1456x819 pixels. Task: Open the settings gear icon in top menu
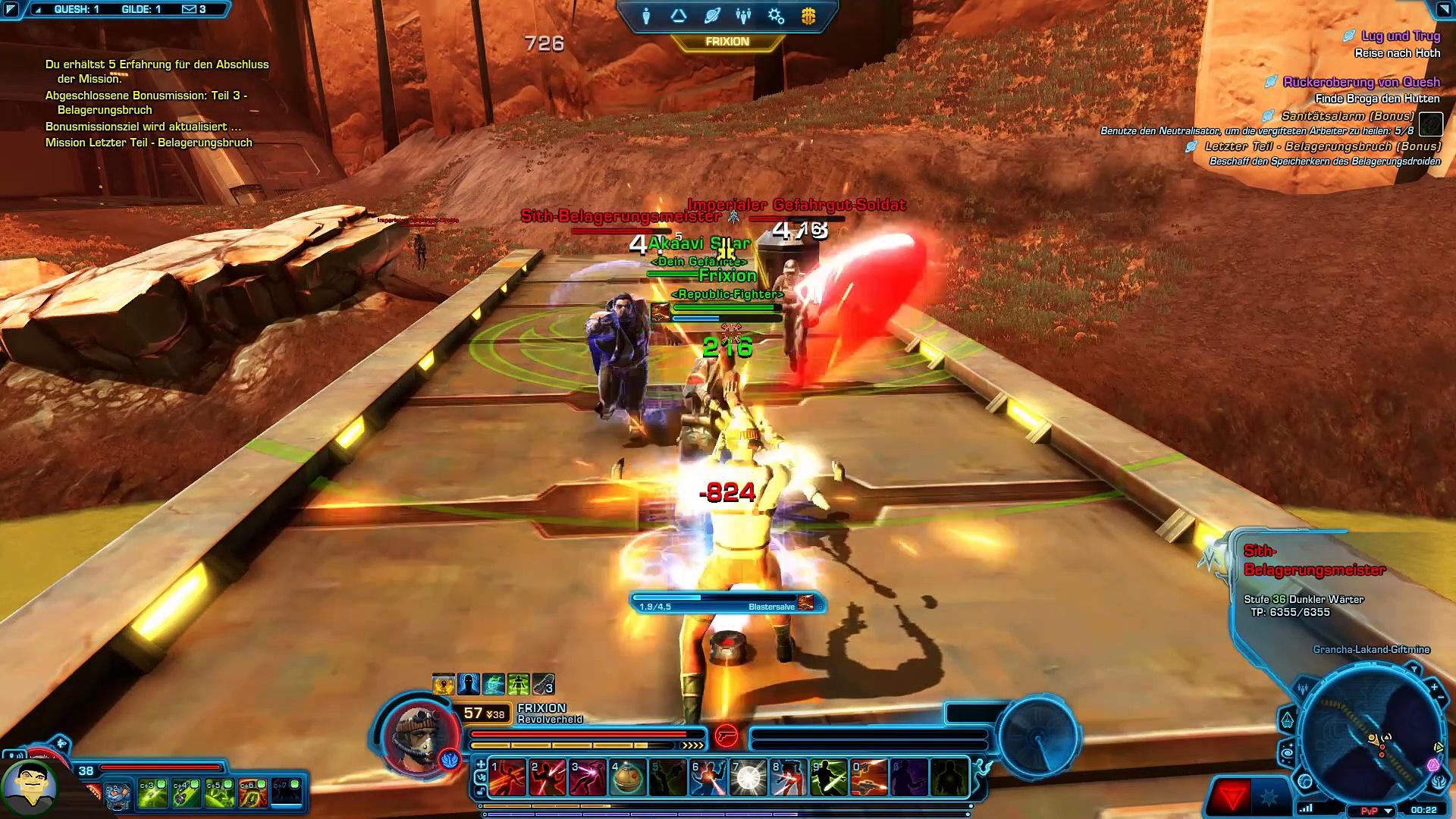tap(776, 16)
